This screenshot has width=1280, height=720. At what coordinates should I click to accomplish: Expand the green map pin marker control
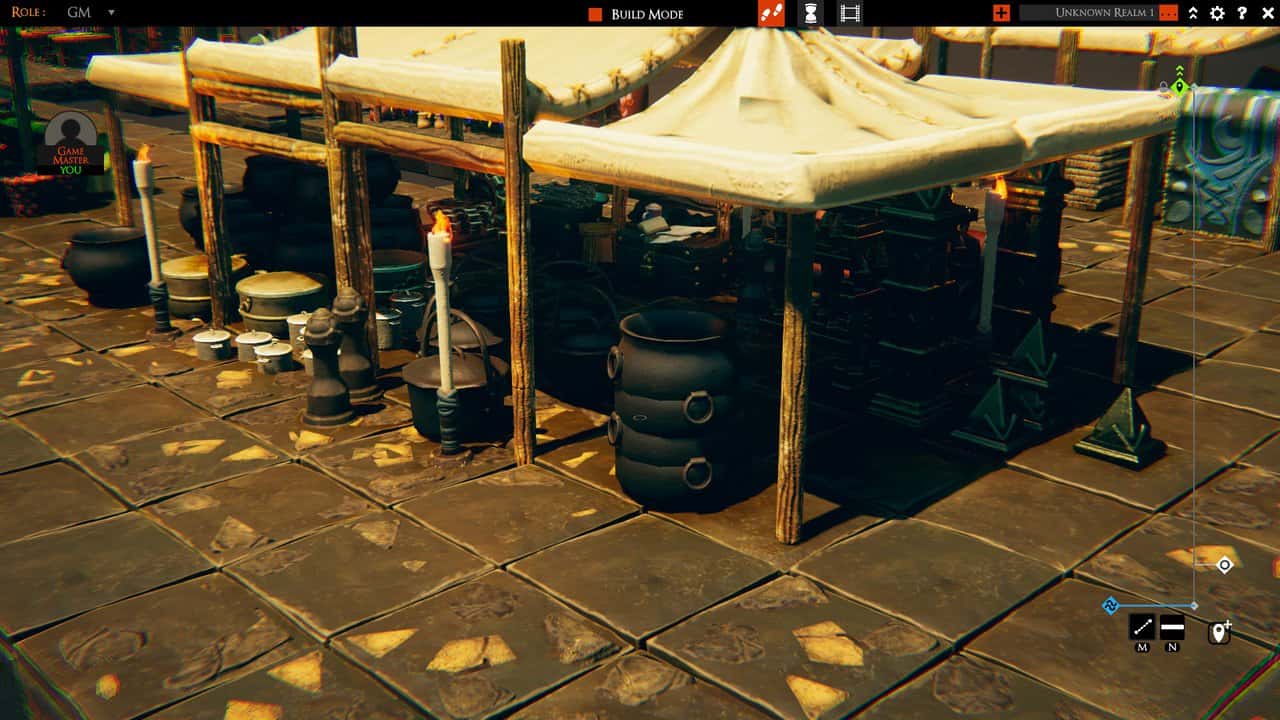tap(1180, 87)
